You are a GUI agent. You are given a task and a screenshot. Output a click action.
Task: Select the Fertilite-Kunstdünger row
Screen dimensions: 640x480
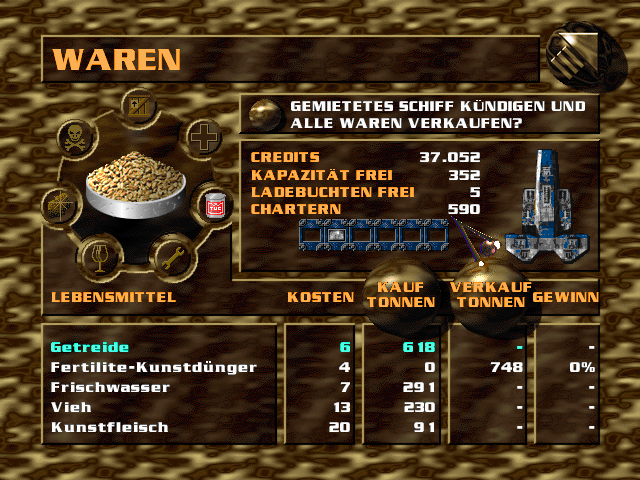(x=153, y=367)
